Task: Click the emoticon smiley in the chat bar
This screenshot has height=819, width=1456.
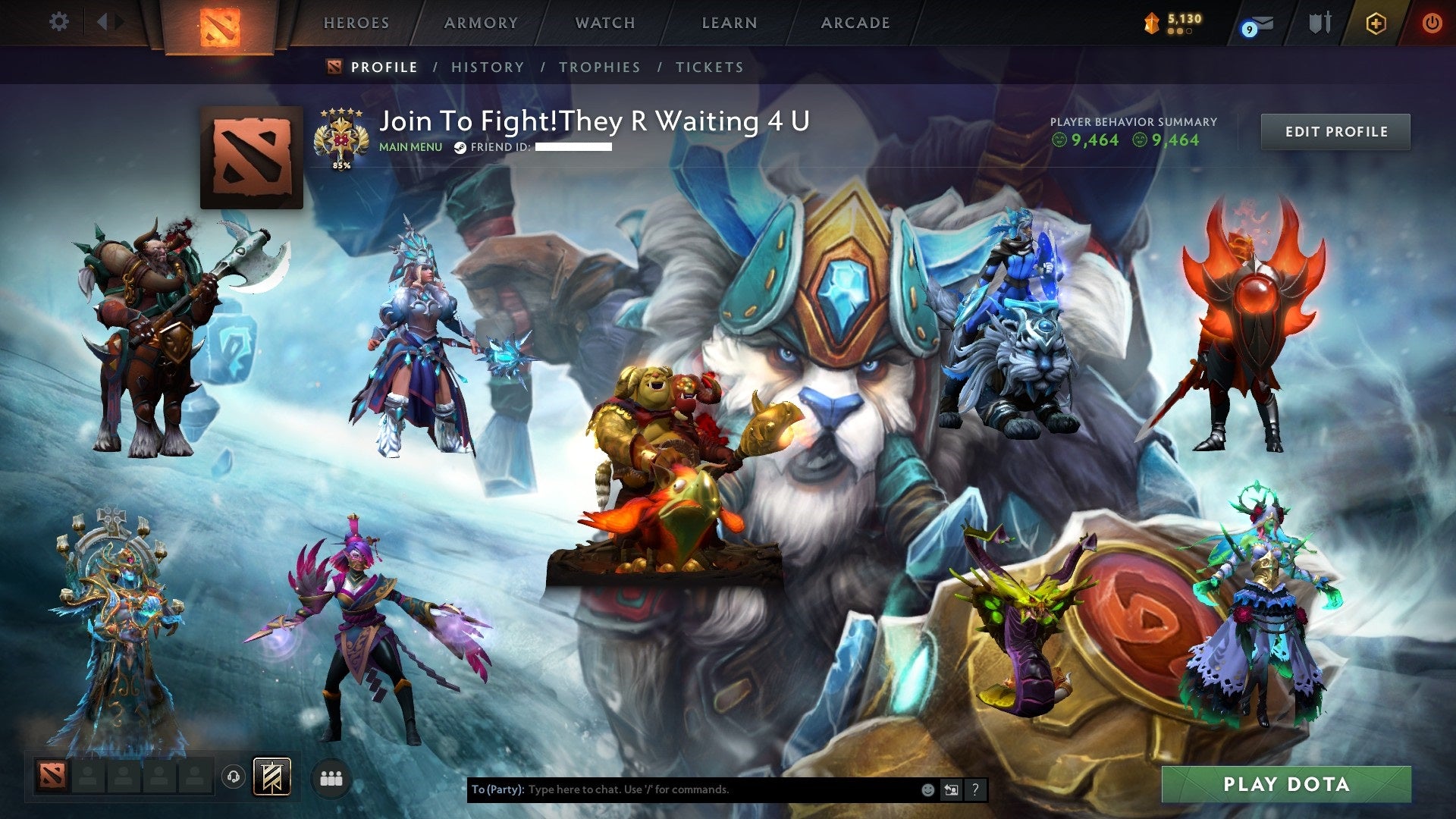Action: (928, 789)
